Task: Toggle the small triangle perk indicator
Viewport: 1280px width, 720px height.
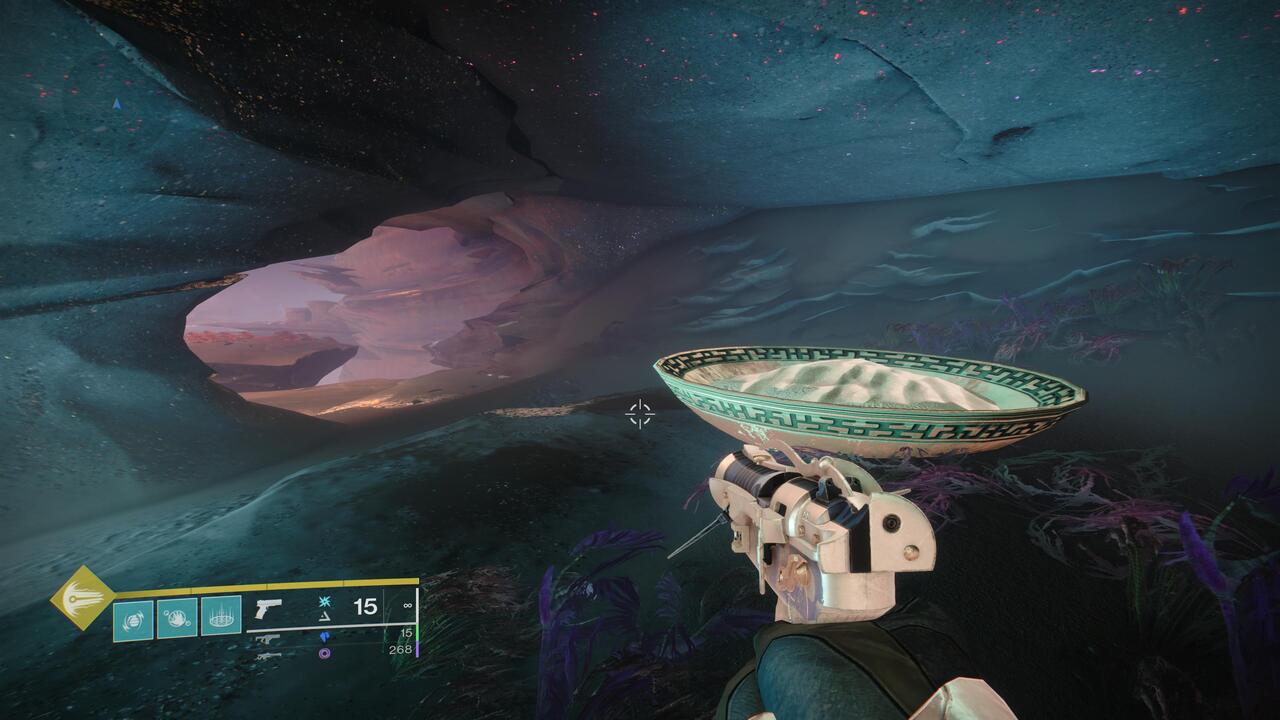Action: pos(324,618)
